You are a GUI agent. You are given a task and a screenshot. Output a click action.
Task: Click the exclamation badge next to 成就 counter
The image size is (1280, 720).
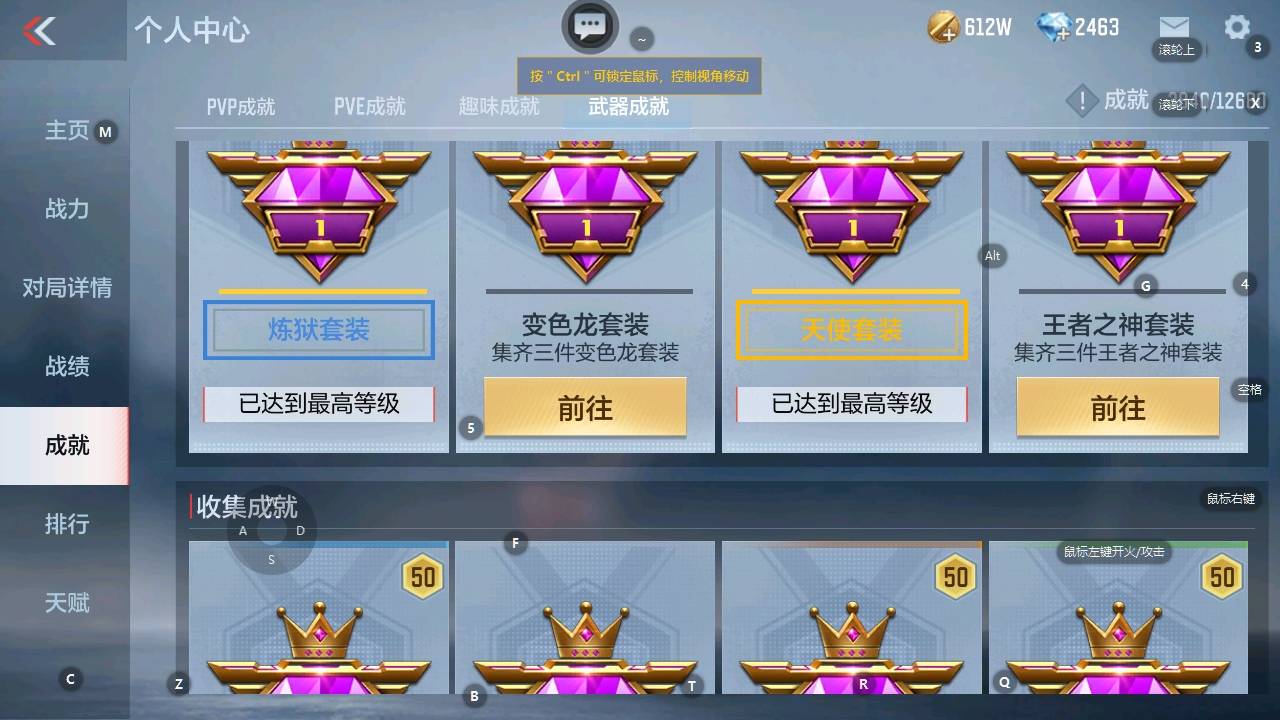pos(1082,100)
